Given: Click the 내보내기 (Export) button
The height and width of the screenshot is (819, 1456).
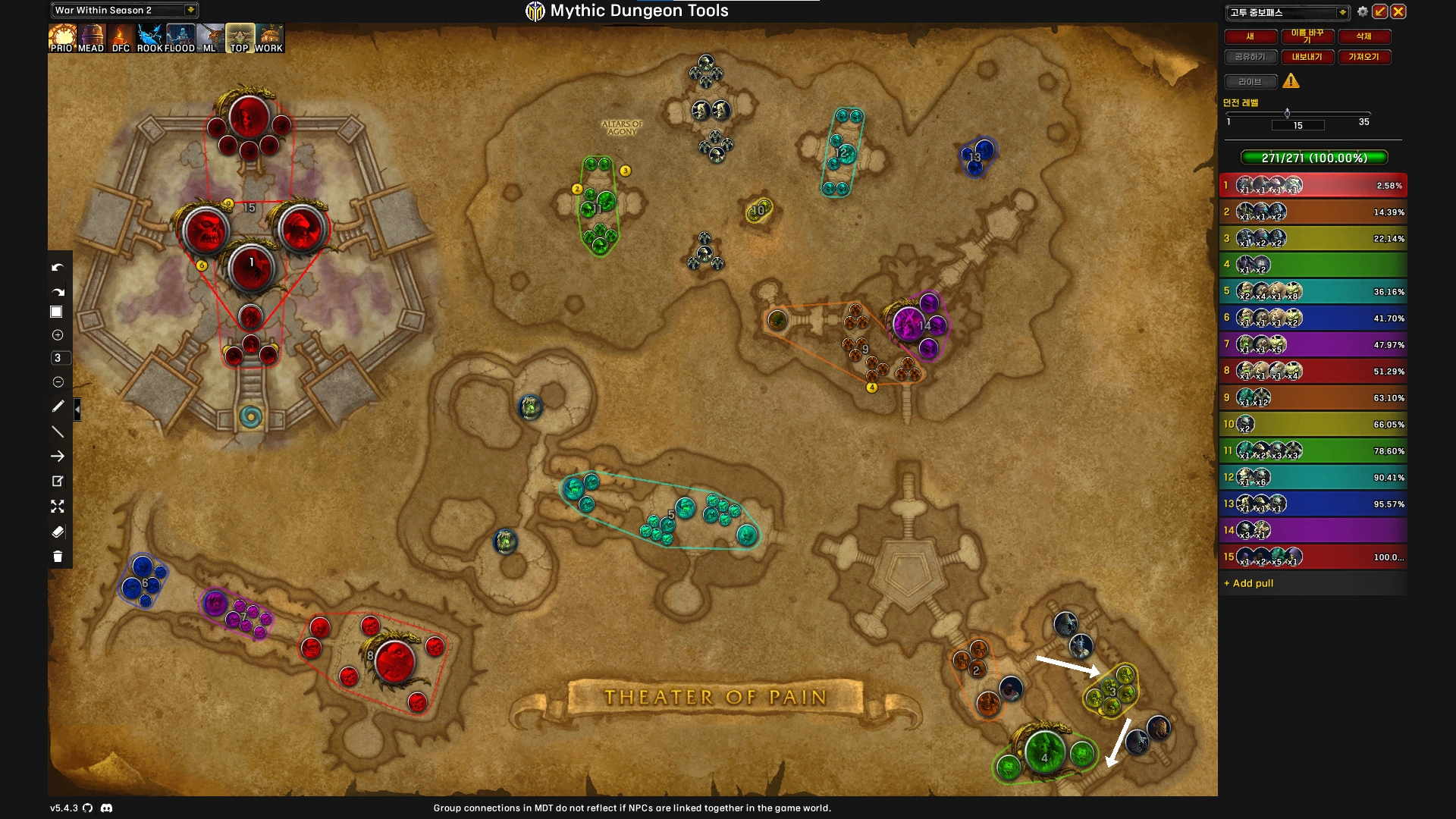Looking at the screenshot, I should tap(1307, 57).
